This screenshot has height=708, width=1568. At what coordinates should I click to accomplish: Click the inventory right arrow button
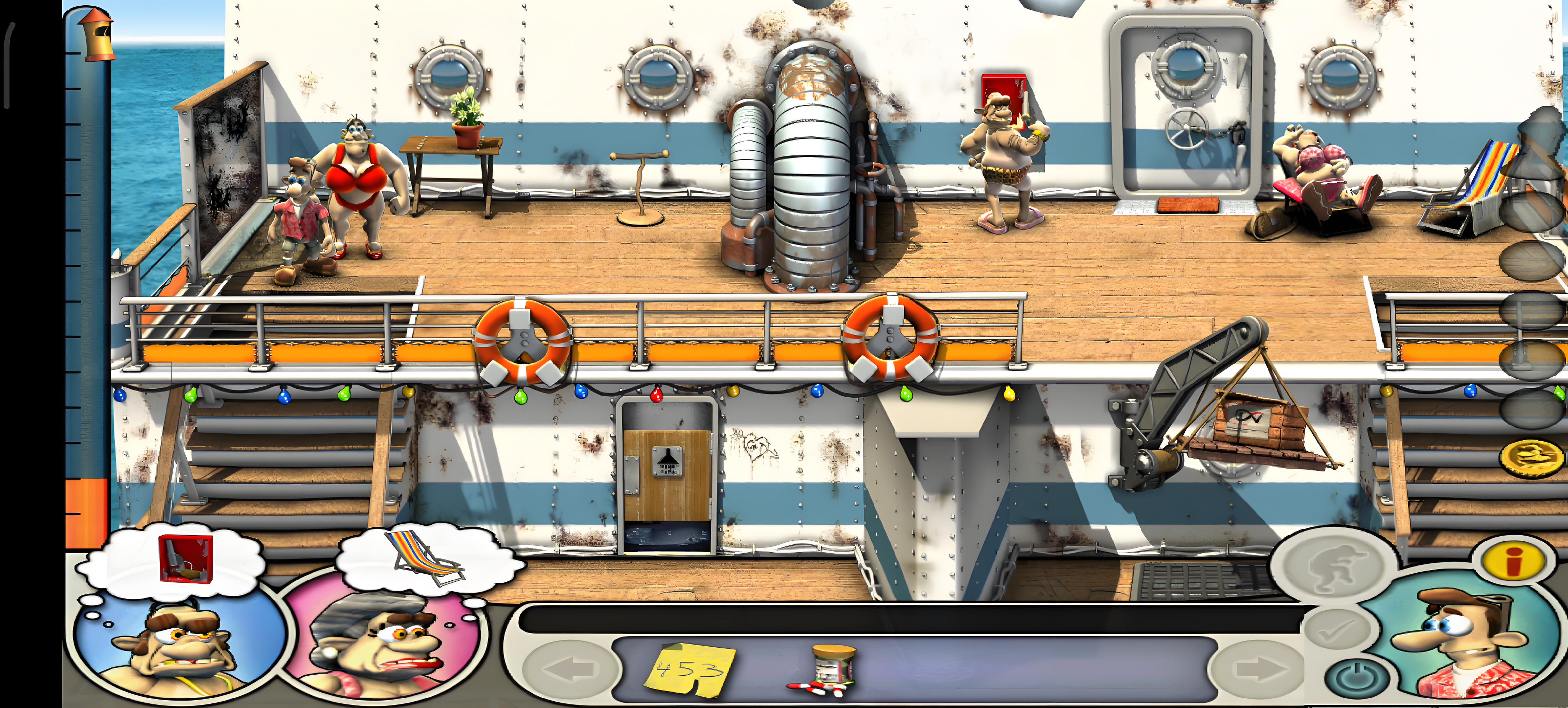pos(1257,669)
